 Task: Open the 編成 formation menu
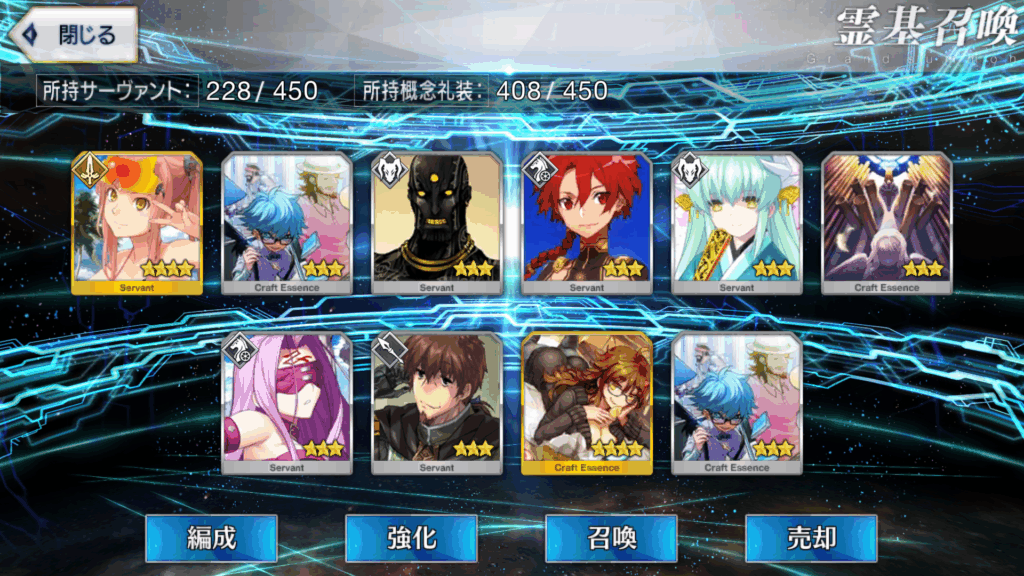click(211, 538)
